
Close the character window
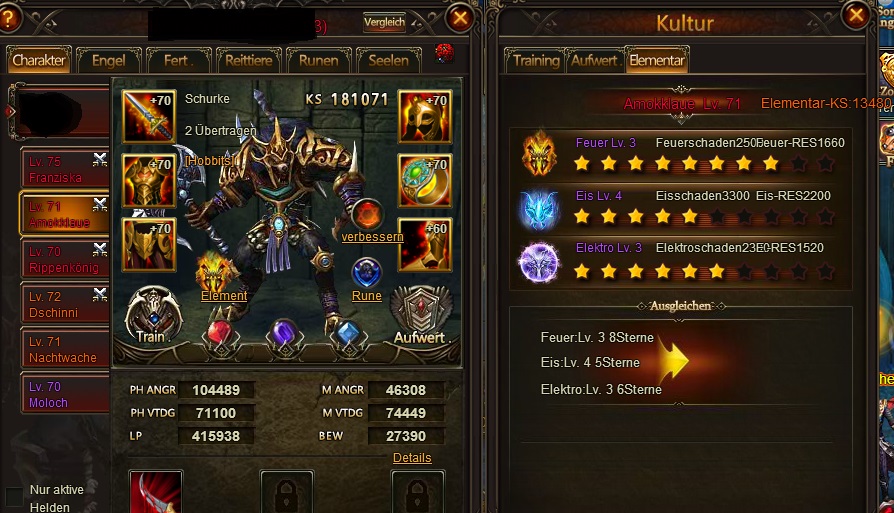(x=460, y=18)
